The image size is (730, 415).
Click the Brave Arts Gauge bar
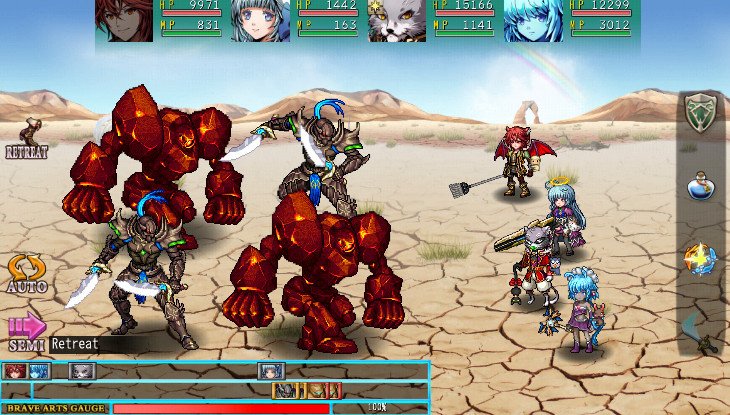[x=221, y=408]
